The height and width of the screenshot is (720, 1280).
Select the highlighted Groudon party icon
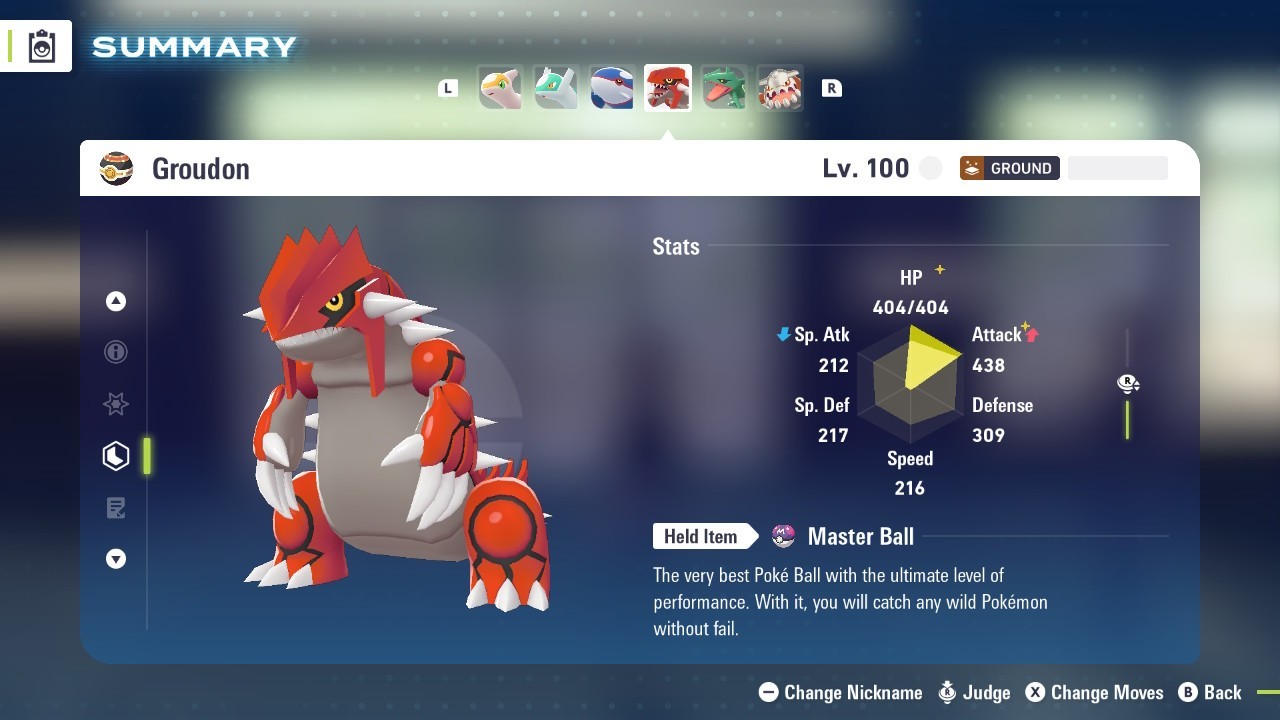tap(668, 88)
